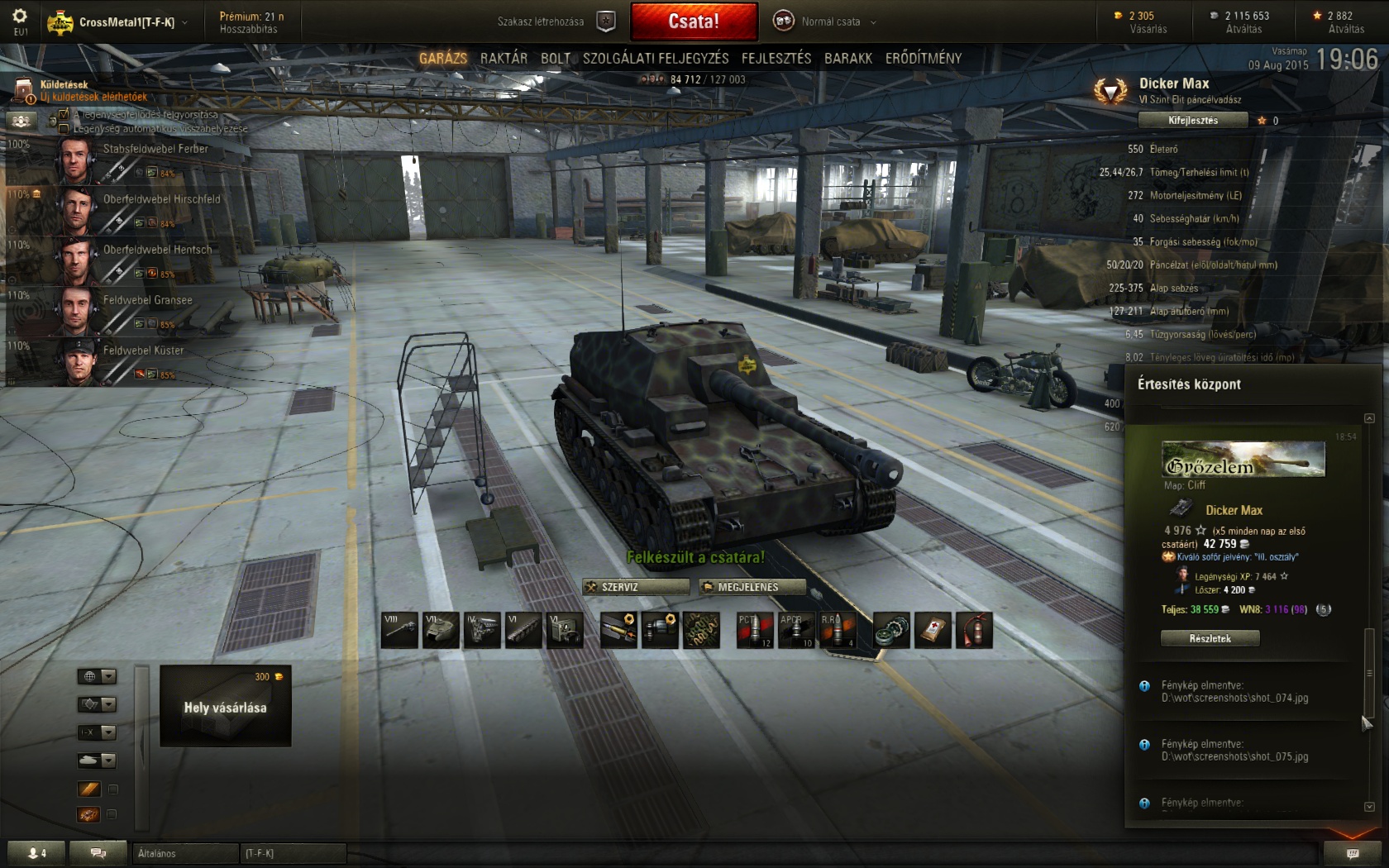Open the SZERVIZ service window
Screen dimensions: 1389x868
coord(636,587)
